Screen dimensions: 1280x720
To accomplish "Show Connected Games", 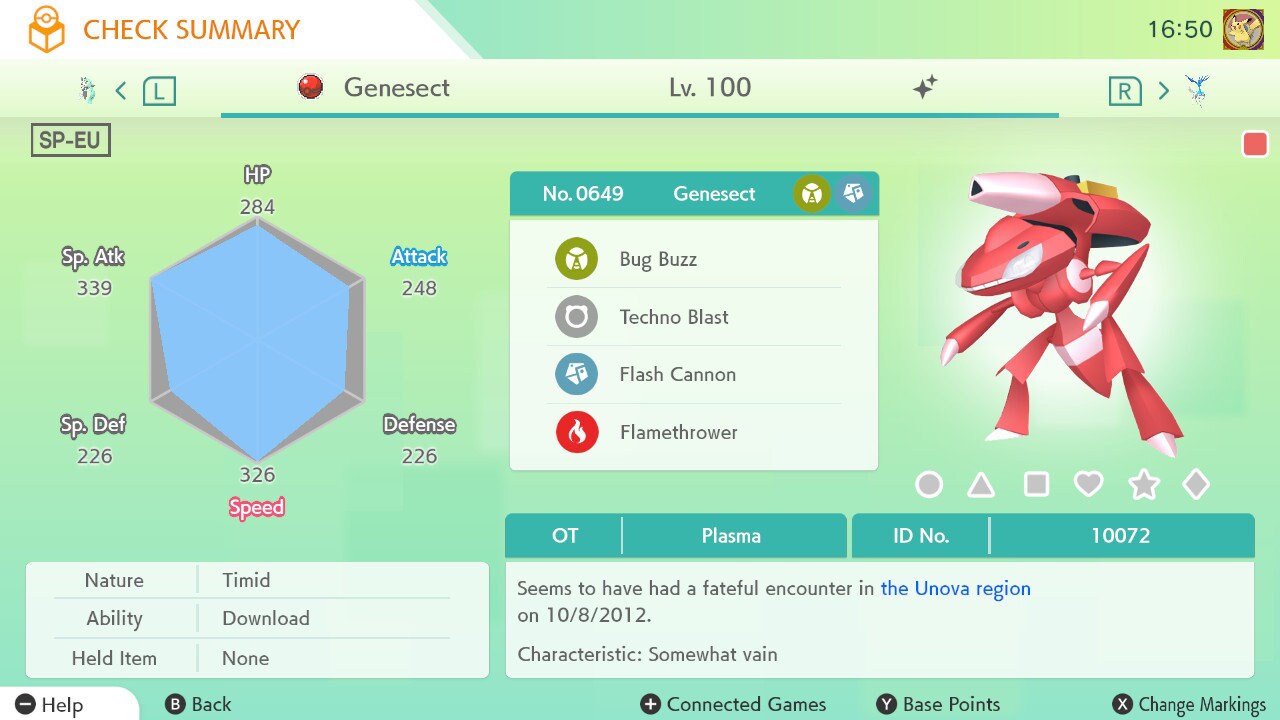I will click(734, 704).
